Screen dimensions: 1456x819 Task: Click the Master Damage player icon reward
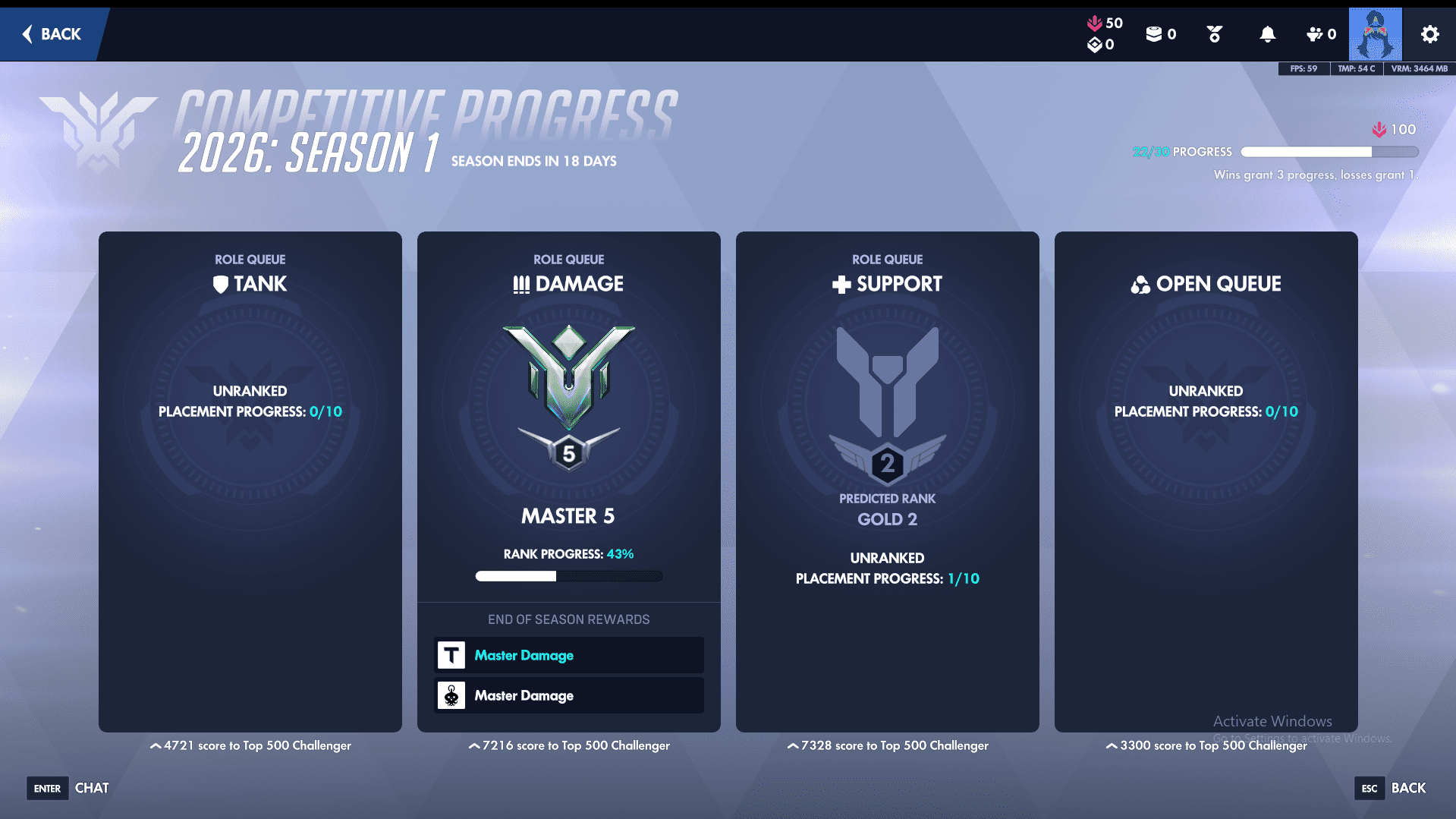click(x=451, y=695)
